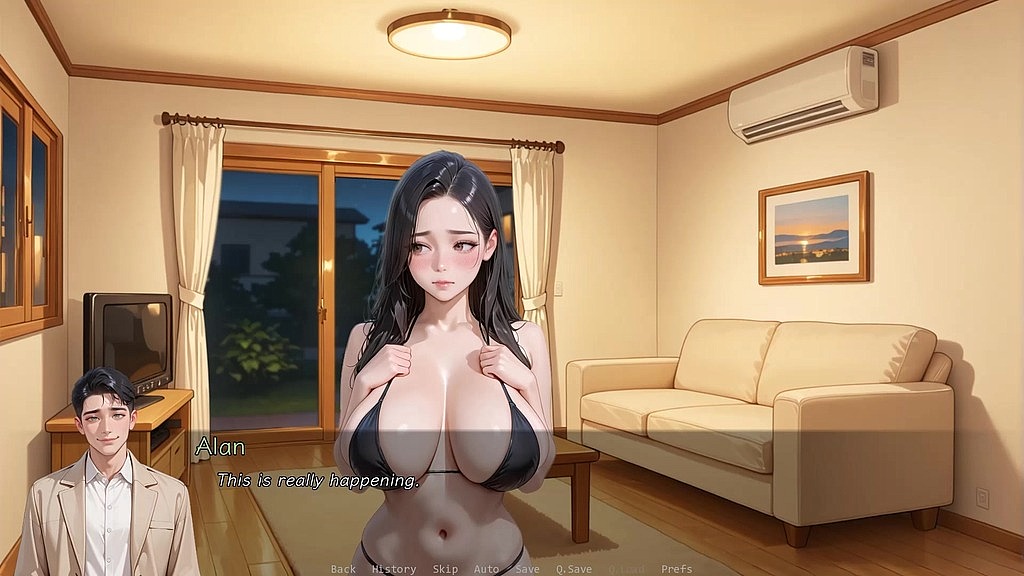This screenshot has width=1024, height=576.
Task: Quick save with the Q.Save button
Action: pyautogui.click(x=574, y=569)
